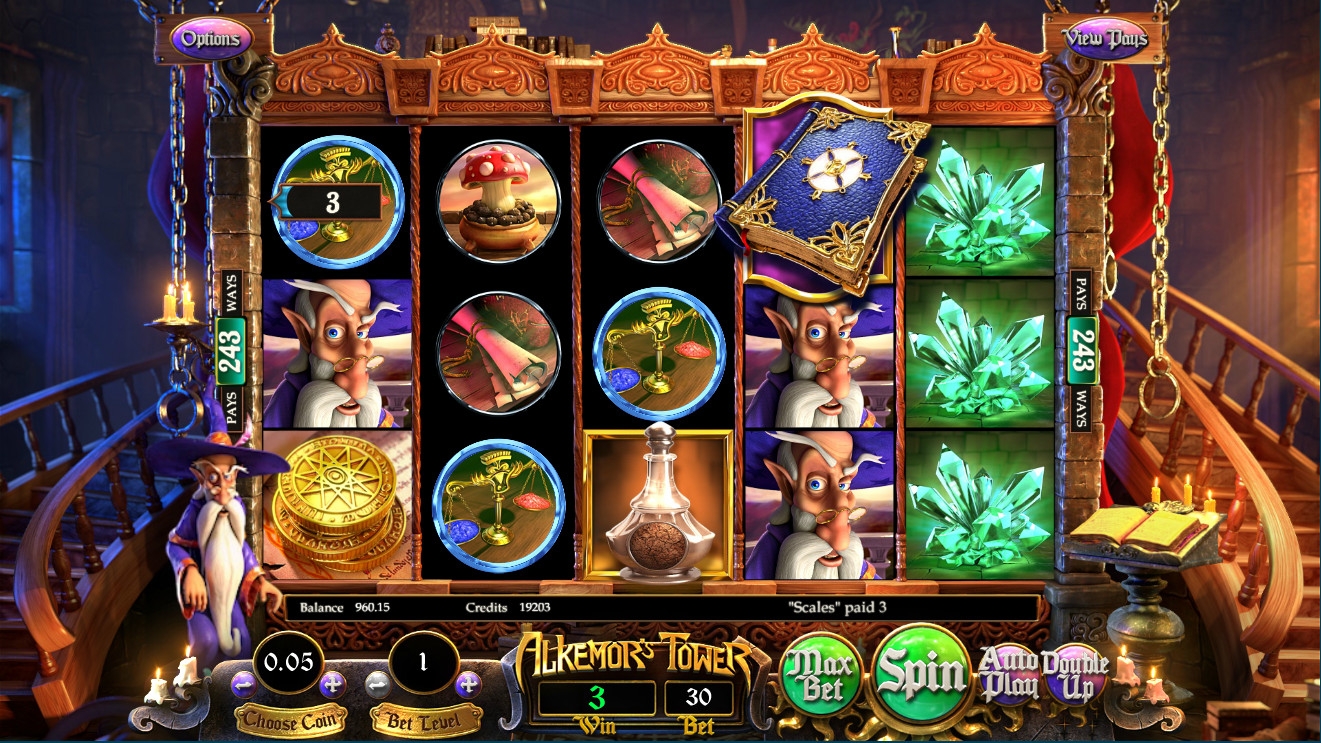Screen dimensions: 1321x743
Task: Start Auto Play mode
Action: [1007, 674]
